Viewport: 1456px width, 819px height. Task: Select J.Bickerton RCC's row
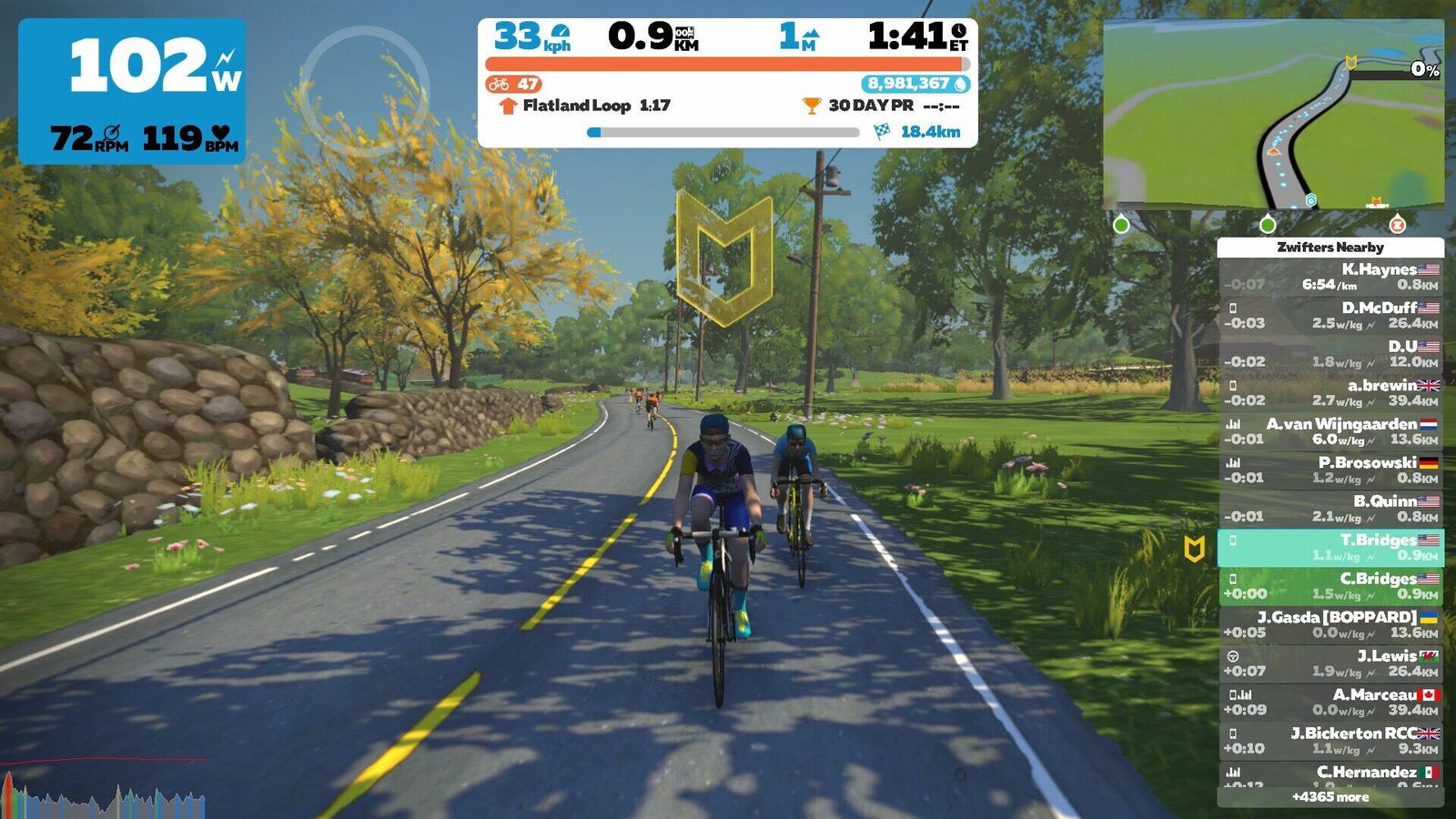[1330, 741]
